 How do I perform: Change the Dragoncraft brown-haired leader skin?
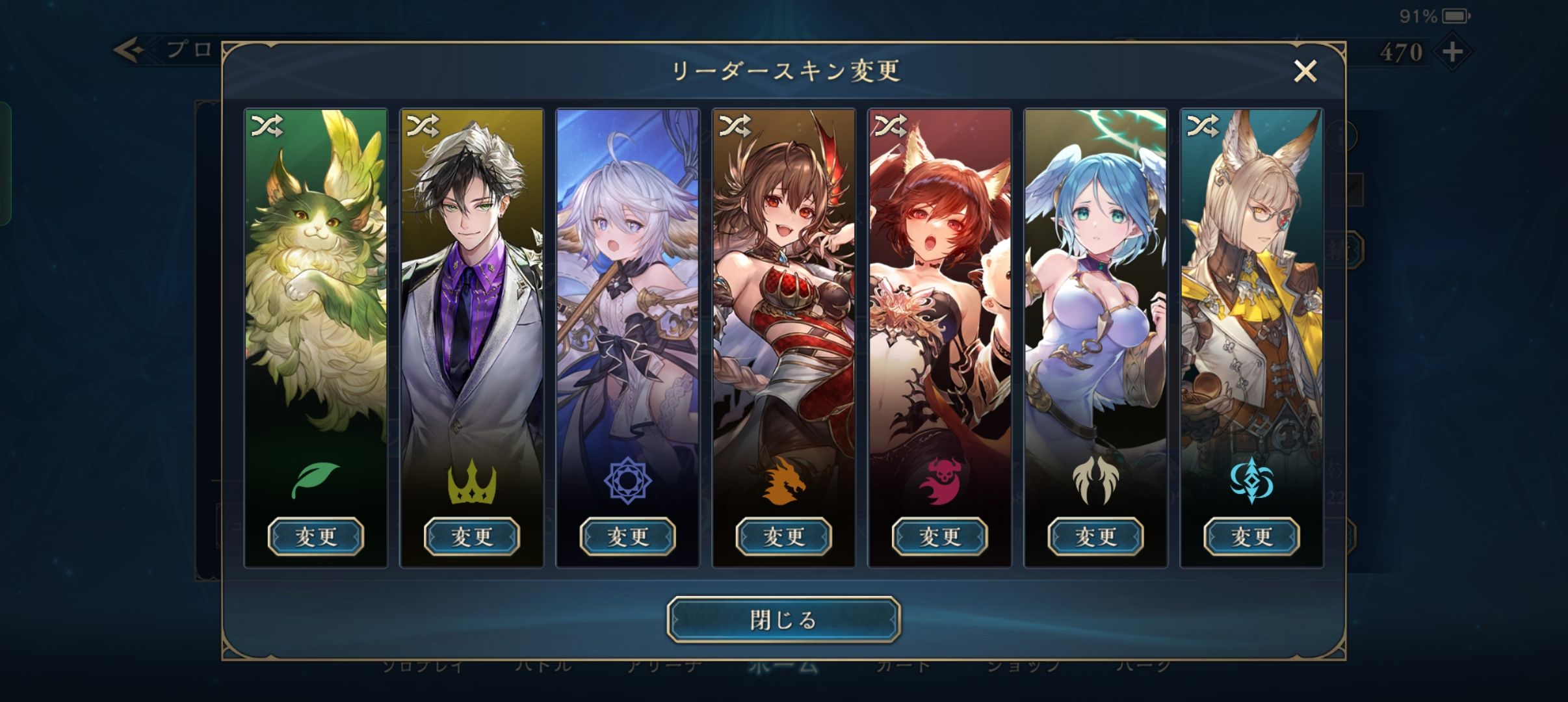tap(784, 536)
